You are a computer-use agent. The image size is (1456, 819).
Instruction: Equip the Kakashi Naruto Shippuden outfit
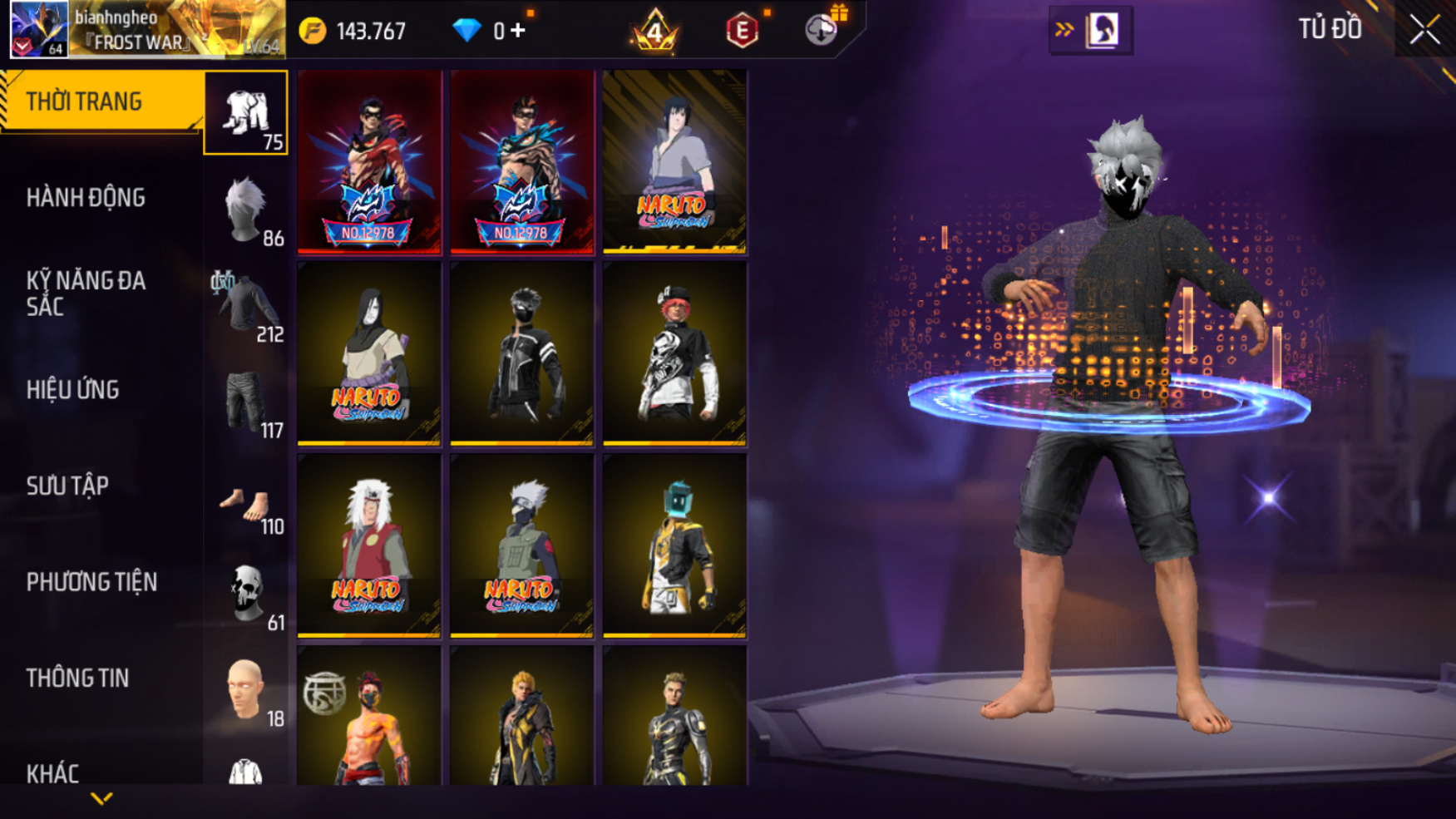[x=521, y=545]
